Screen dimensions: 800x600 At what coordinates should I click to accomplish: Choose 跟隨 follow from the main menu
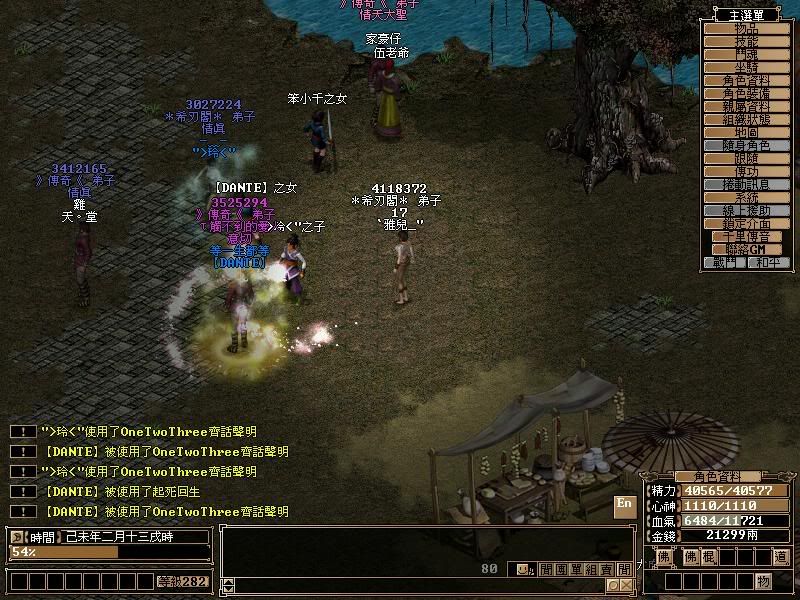[x=747, y=158]
